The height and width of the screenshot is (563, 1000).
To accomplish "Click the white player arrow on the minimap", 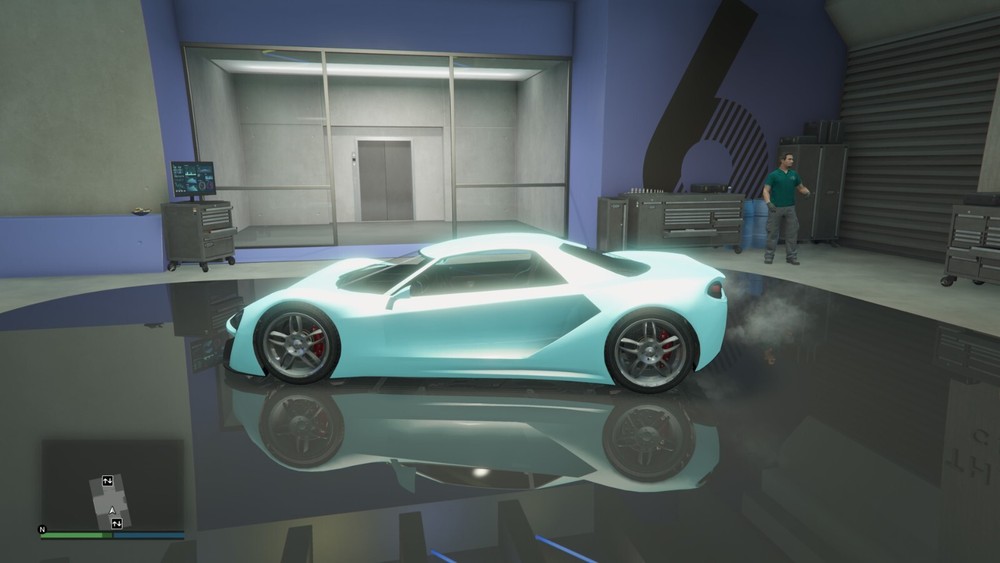I will [113, 511].
